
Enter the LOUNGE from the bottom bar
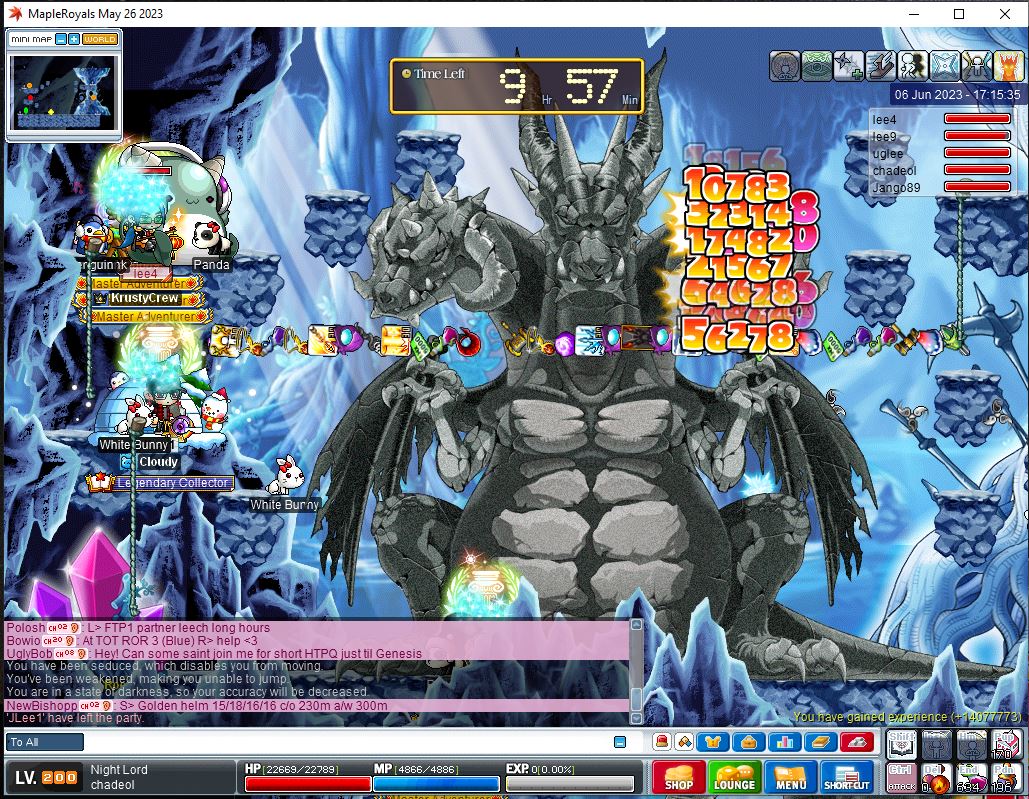(x=733, y=777)
